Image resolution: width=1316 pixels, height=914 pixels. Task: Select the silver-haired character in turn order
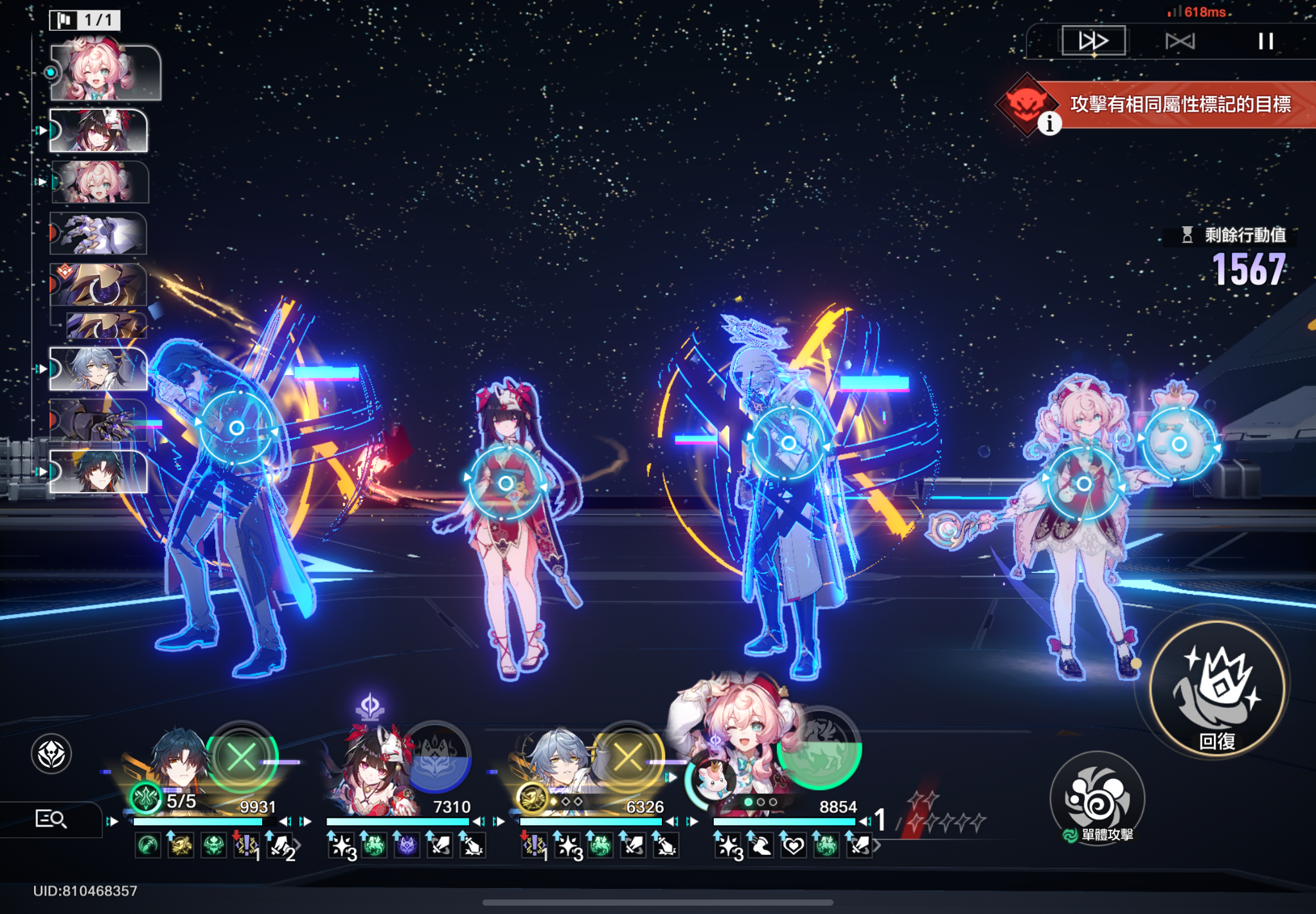click(x=98, y=369)
